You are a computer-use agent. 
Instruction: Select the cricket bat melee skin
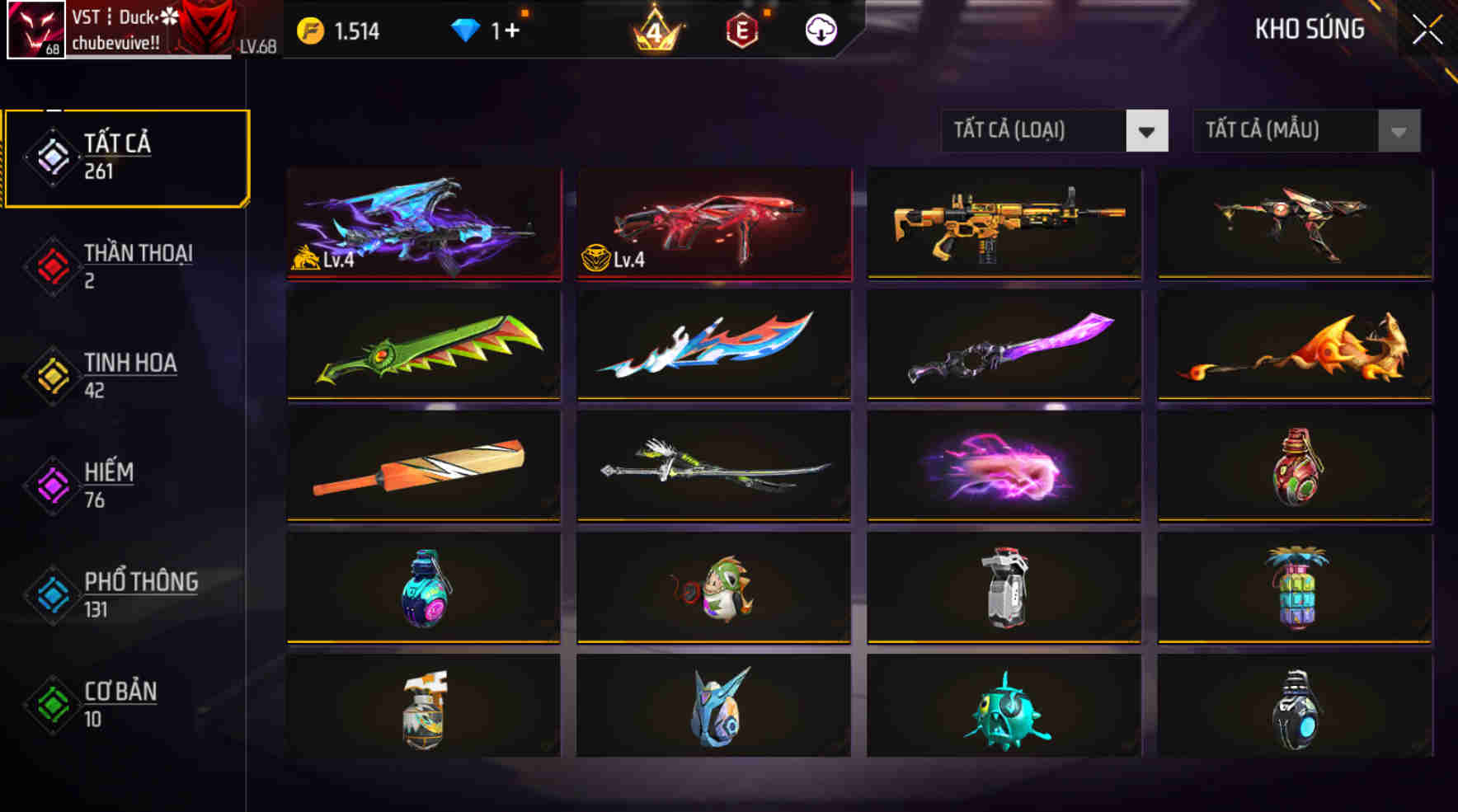pos(423,465)
